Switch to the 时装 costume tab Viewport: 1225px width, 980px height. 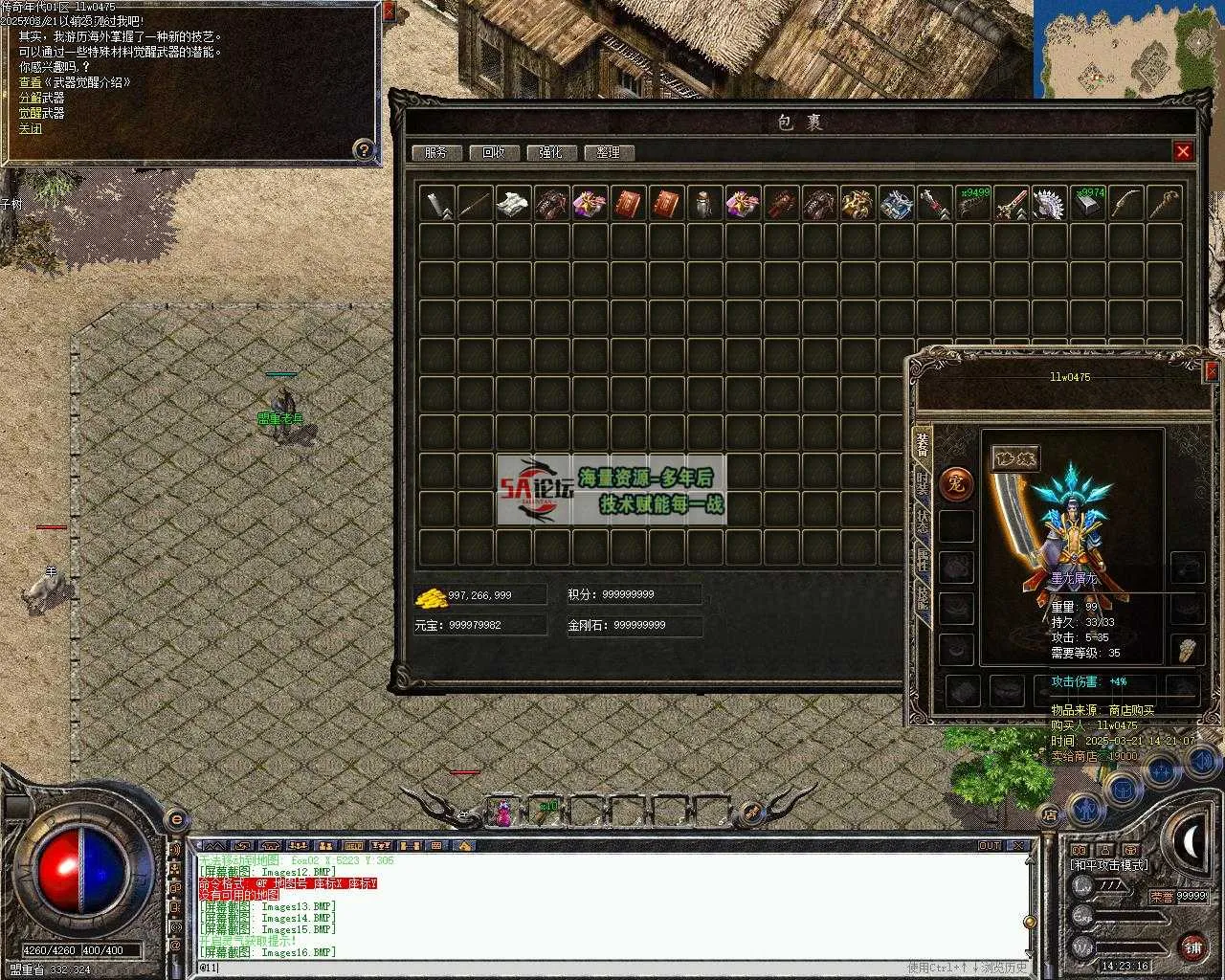pyautogui.click(x=923, y=482)
